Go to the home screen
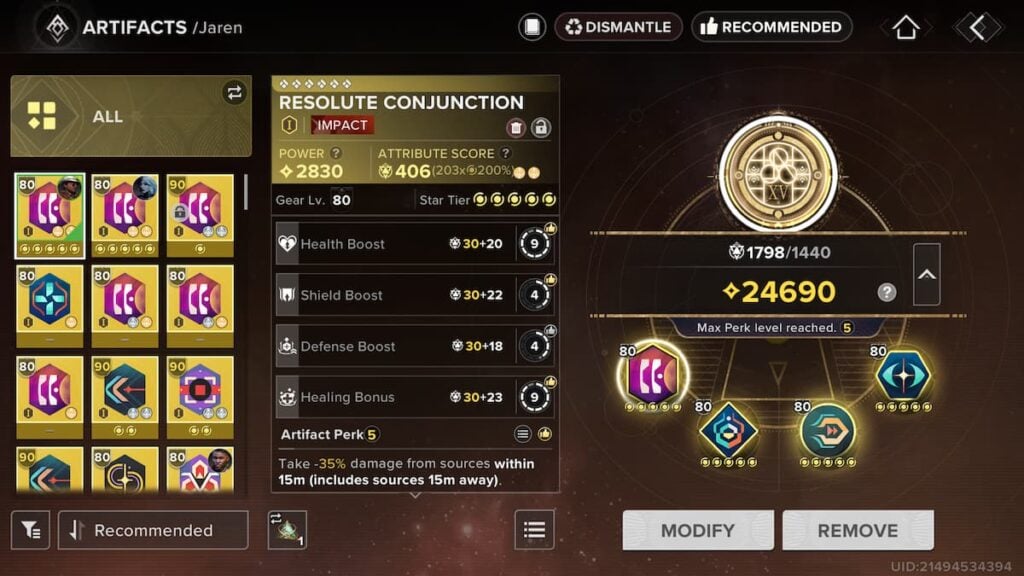 pyautogui.click(x=905, y=27)
